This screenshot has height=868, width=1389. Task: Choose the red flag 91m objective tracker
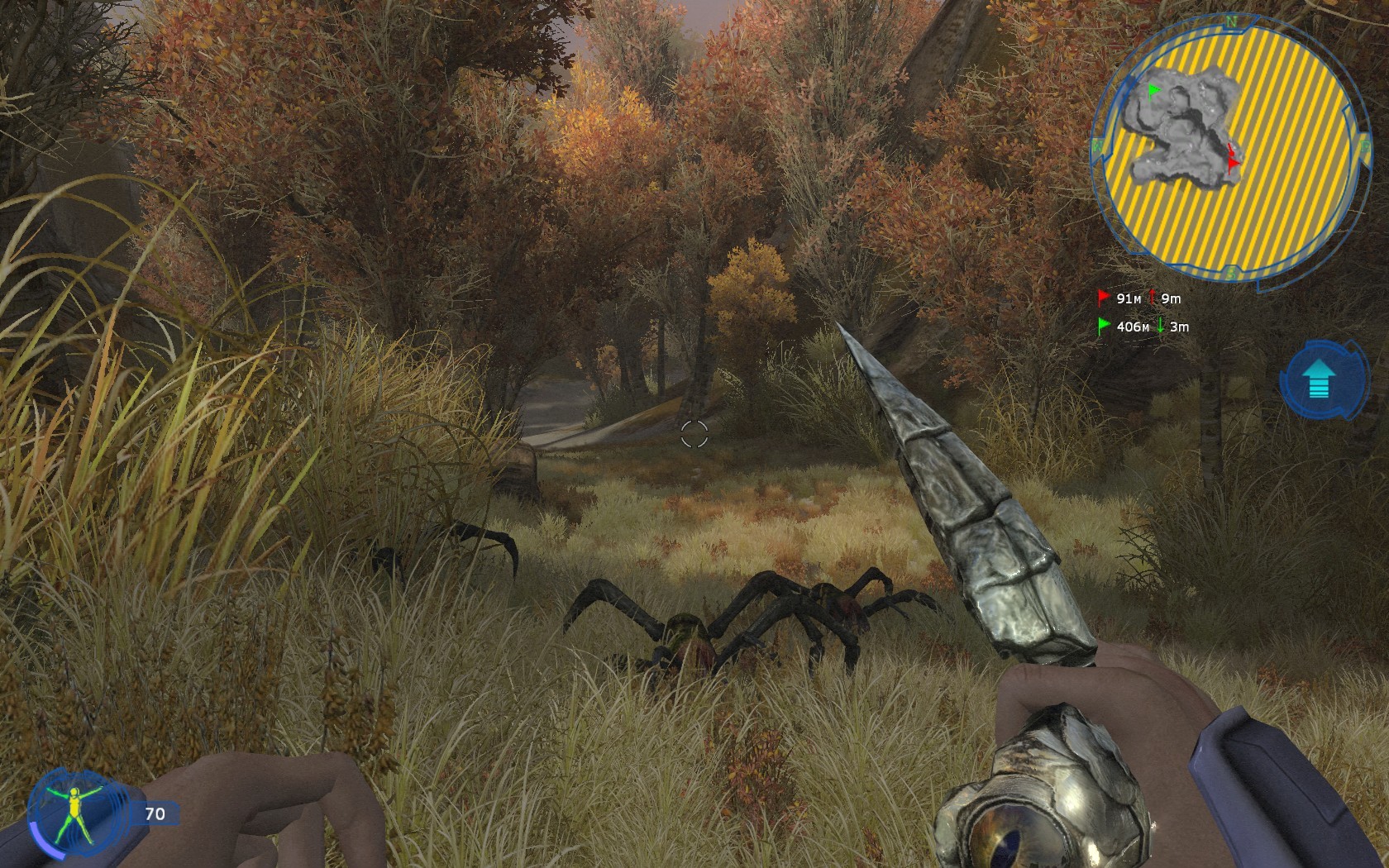[x=1139, y=298]
